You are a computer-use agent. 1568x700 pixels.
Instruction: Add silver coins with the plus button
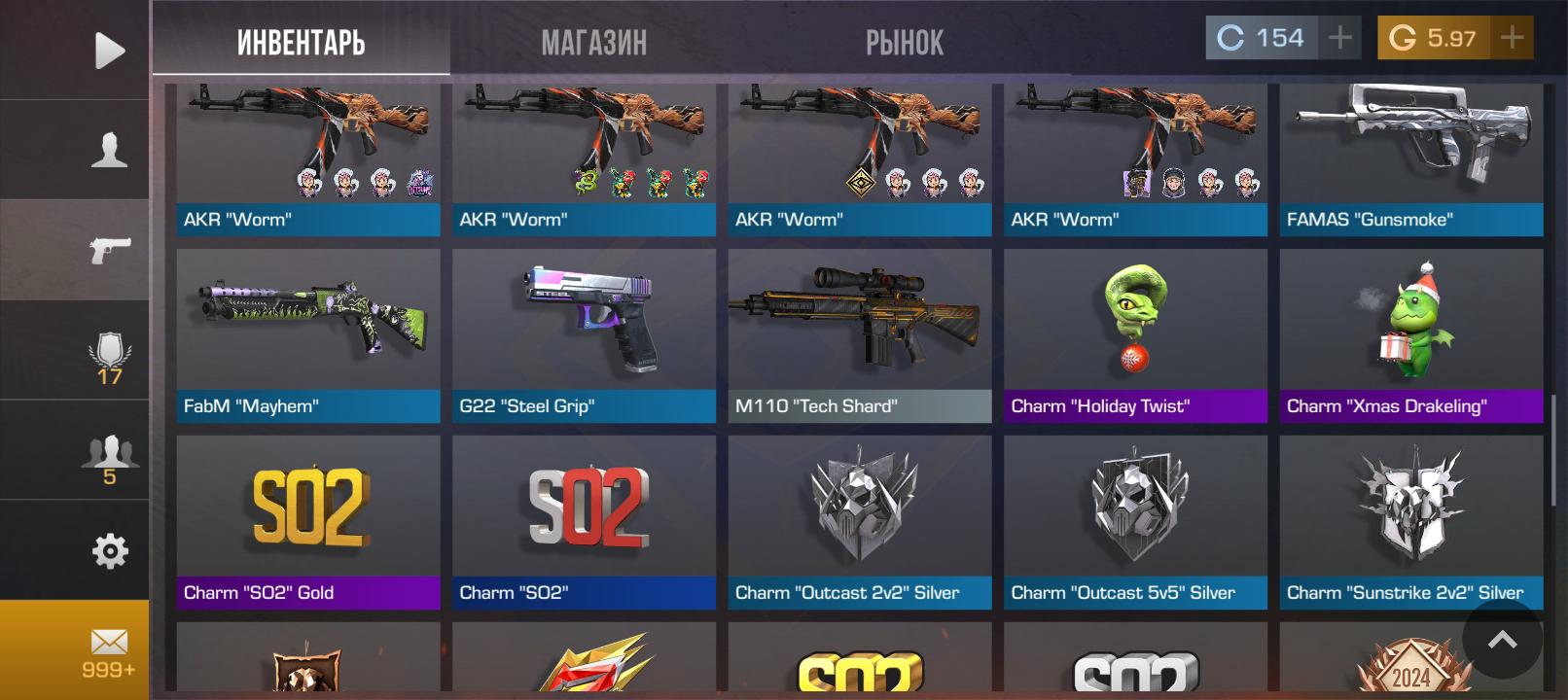click(x=1339, y=38)
